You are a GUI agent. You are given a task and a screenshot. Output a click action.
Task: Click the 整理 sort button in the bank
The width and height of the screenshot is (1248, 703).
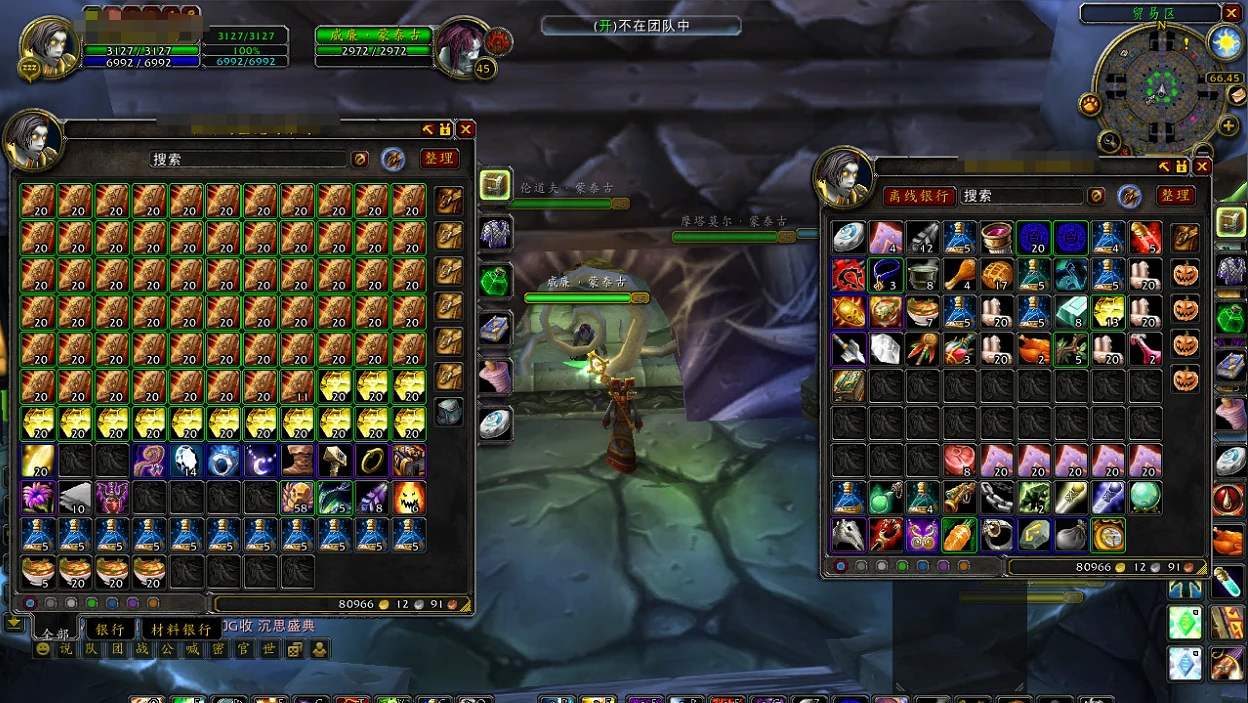tap(439, 158)
